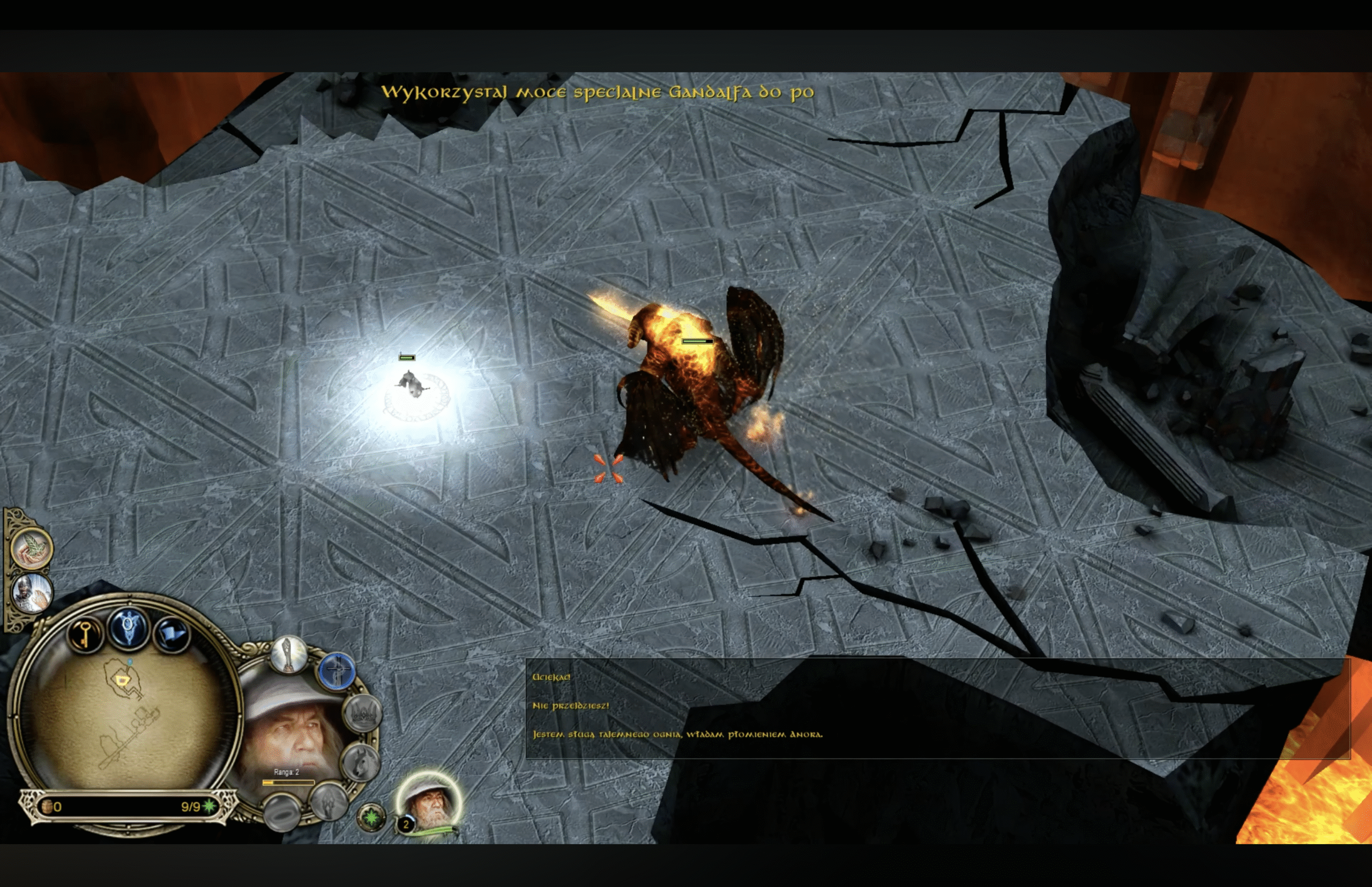The image size is (1372, 887).
Task: Click the green star button
Action: click(x=372, y=817)
